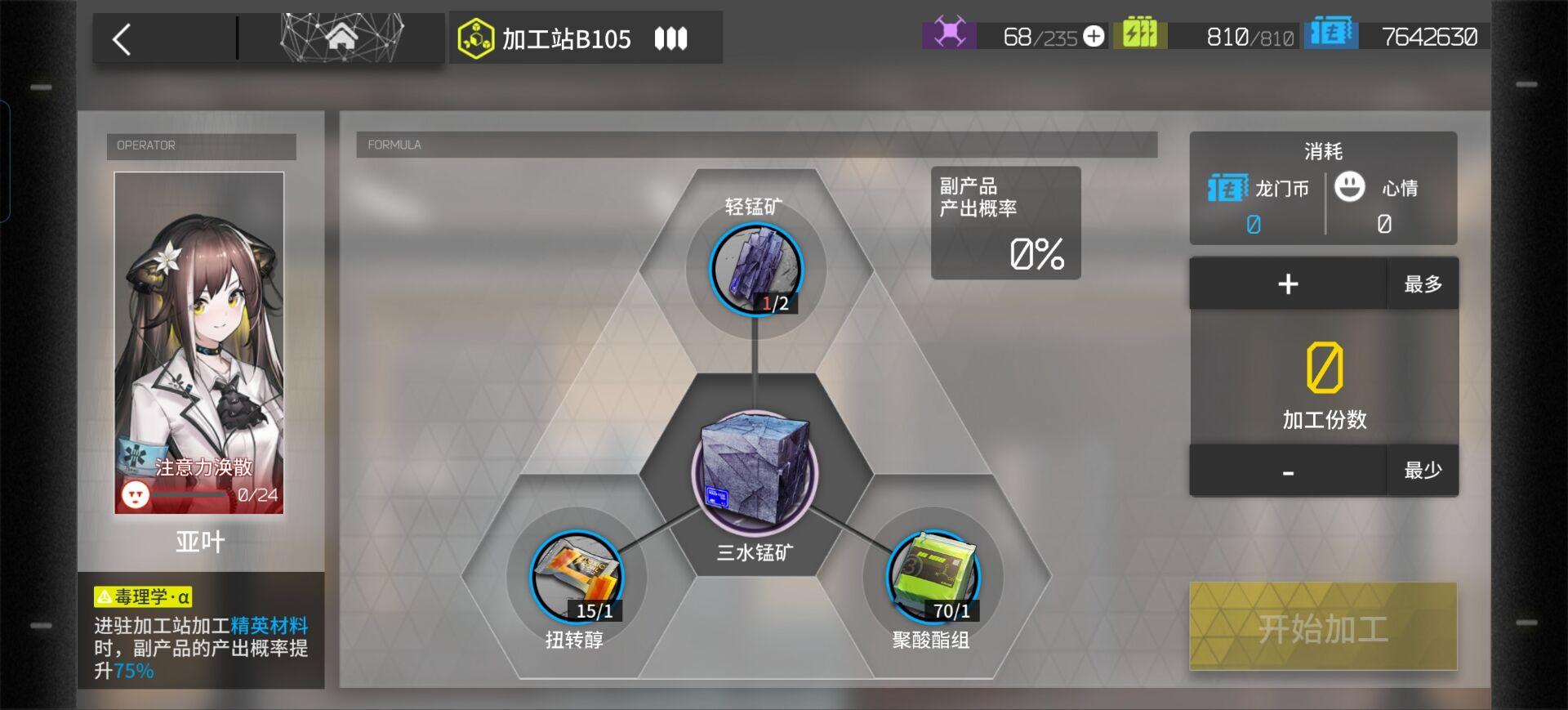This screenshot has width=1568, height=710.
Task: Click the mood face icon on operator card
Action: tap(135, 495)
